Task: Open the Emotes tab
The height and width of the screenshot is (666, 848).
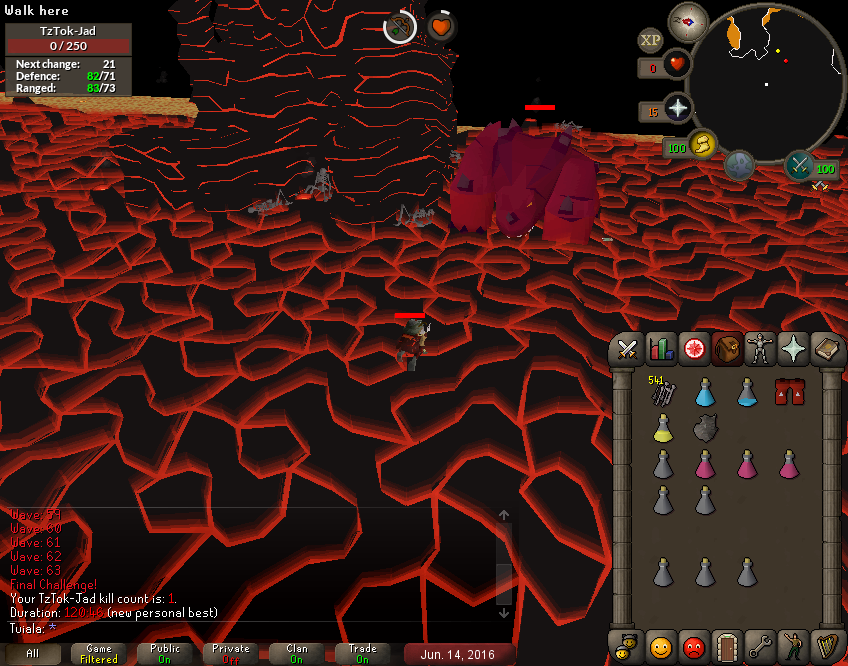Action: (794, 645)
